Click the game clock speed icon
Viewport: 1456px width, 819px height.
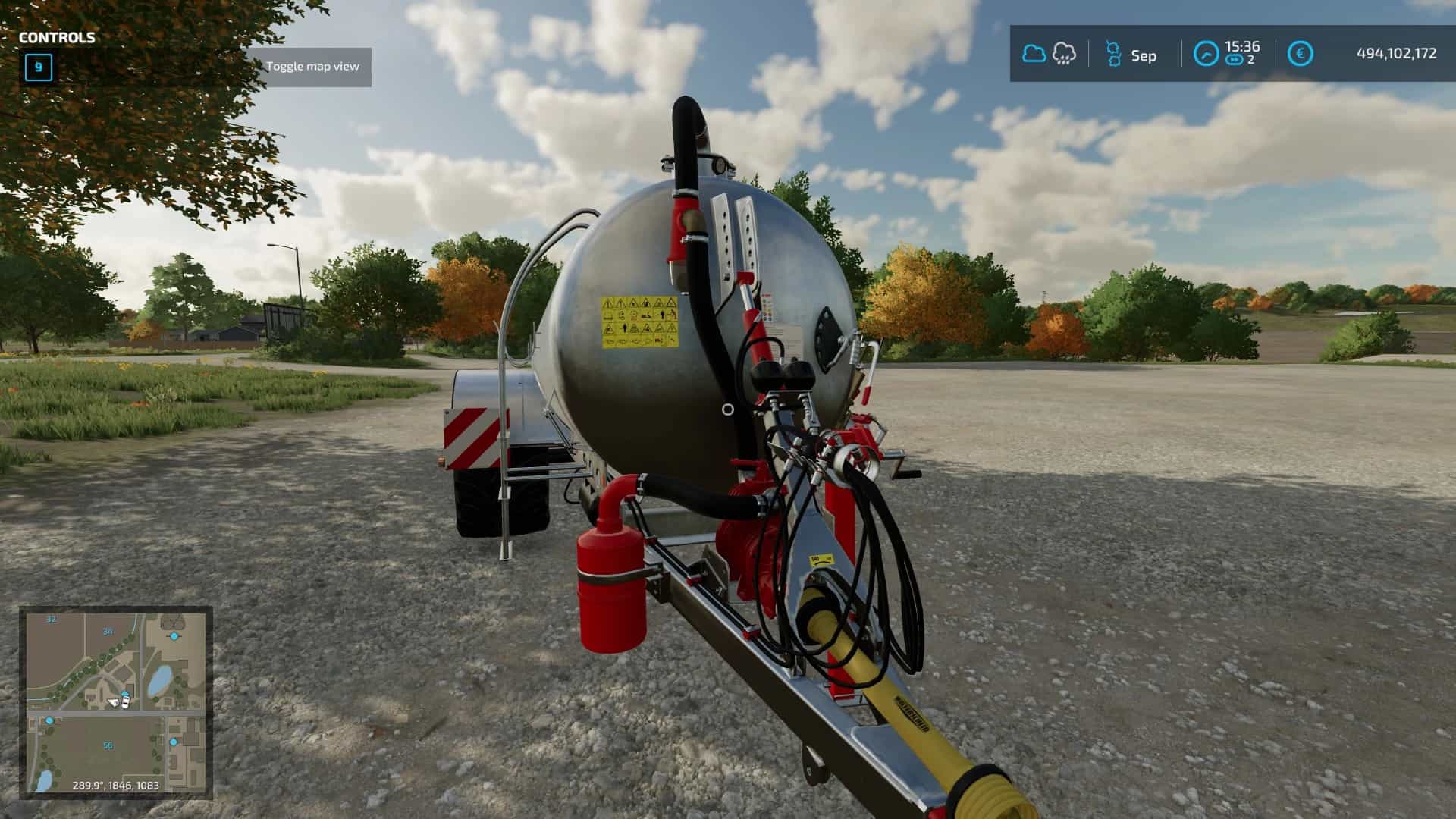tap(1206, 54)
